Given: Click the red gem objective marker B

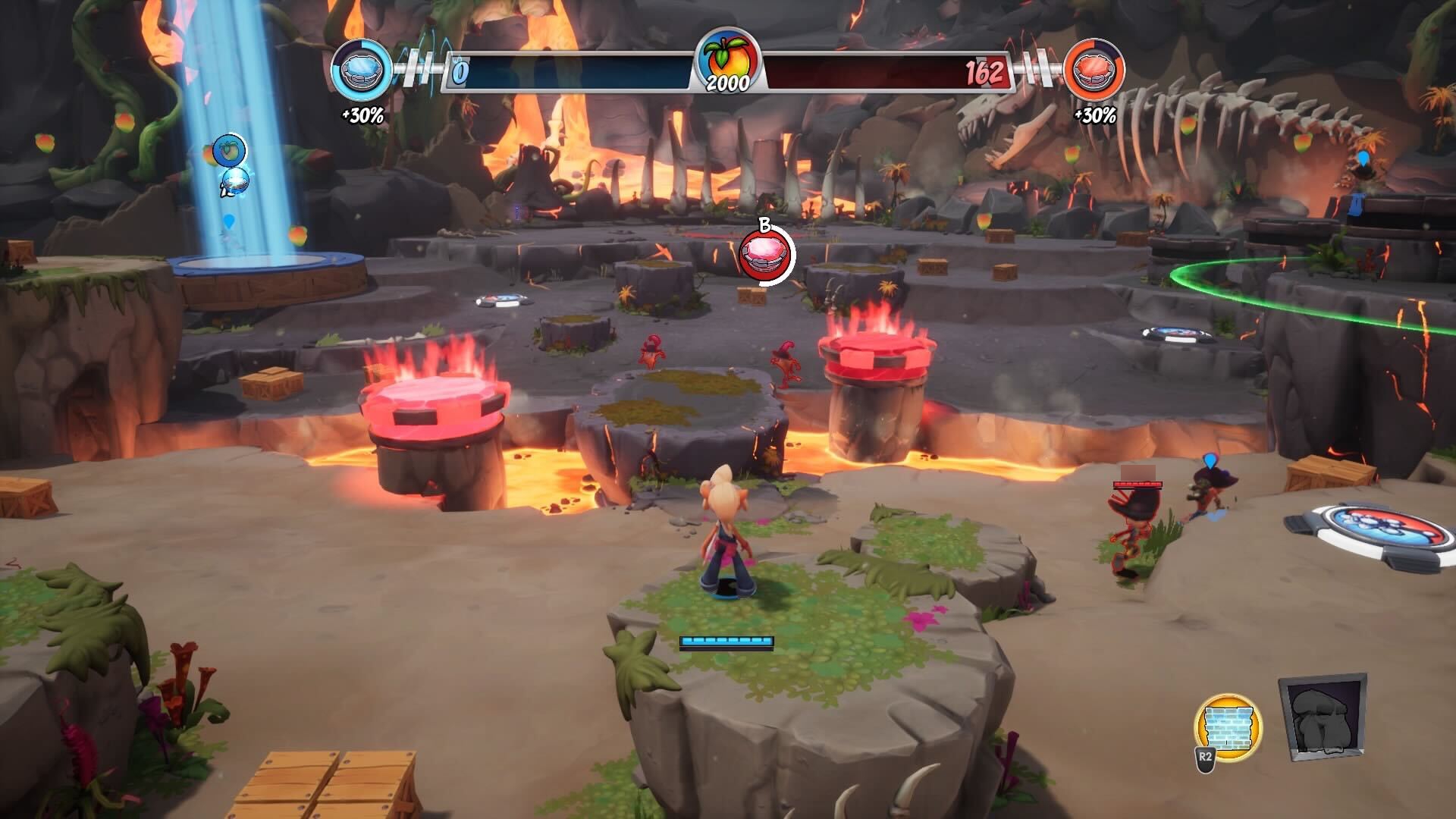Looking at the screenshot, I should [x=766, y=255].
